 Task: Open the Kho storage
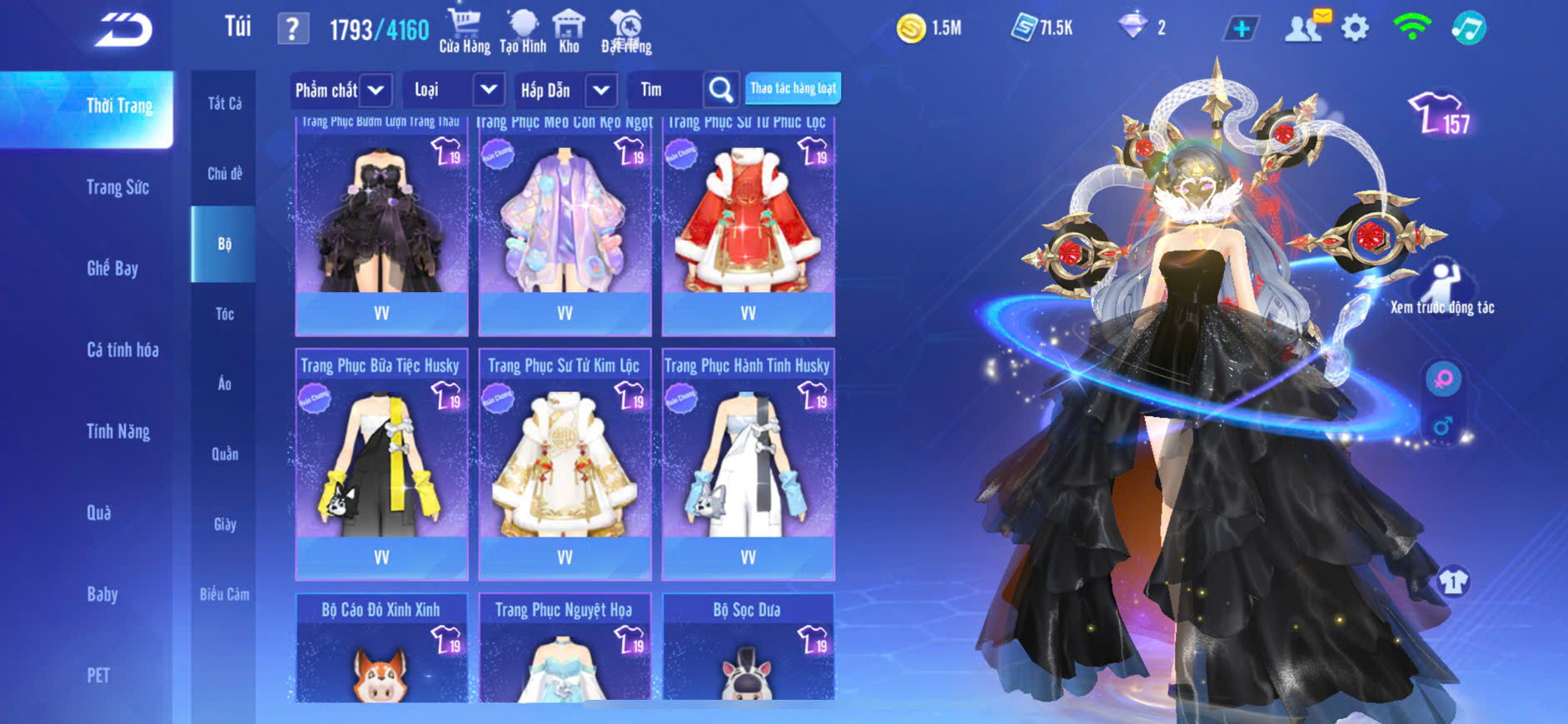(569, 31)
